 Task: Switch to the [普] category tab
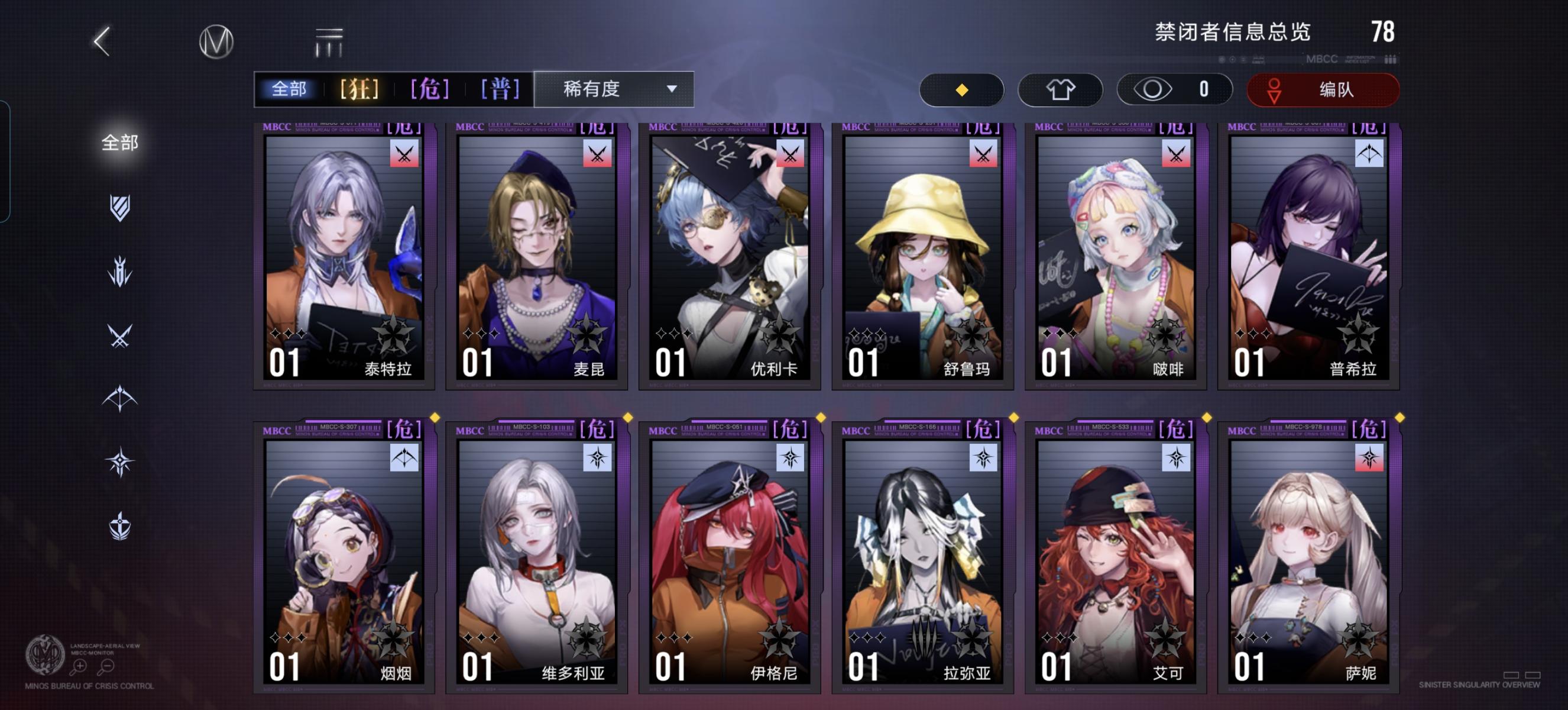pos(499,89)
